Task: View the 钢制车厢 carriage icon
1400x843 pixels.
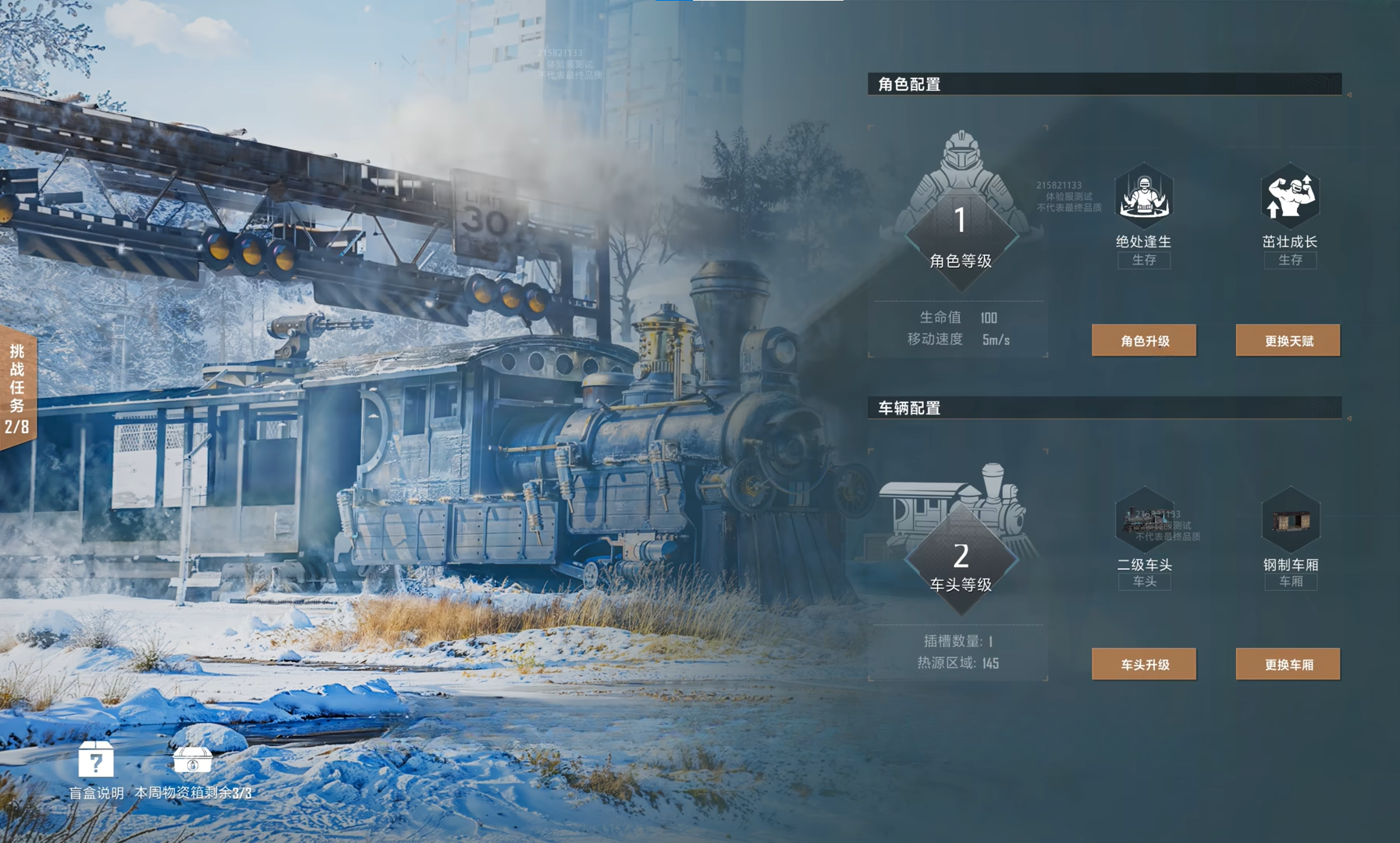Action: 1291,518
